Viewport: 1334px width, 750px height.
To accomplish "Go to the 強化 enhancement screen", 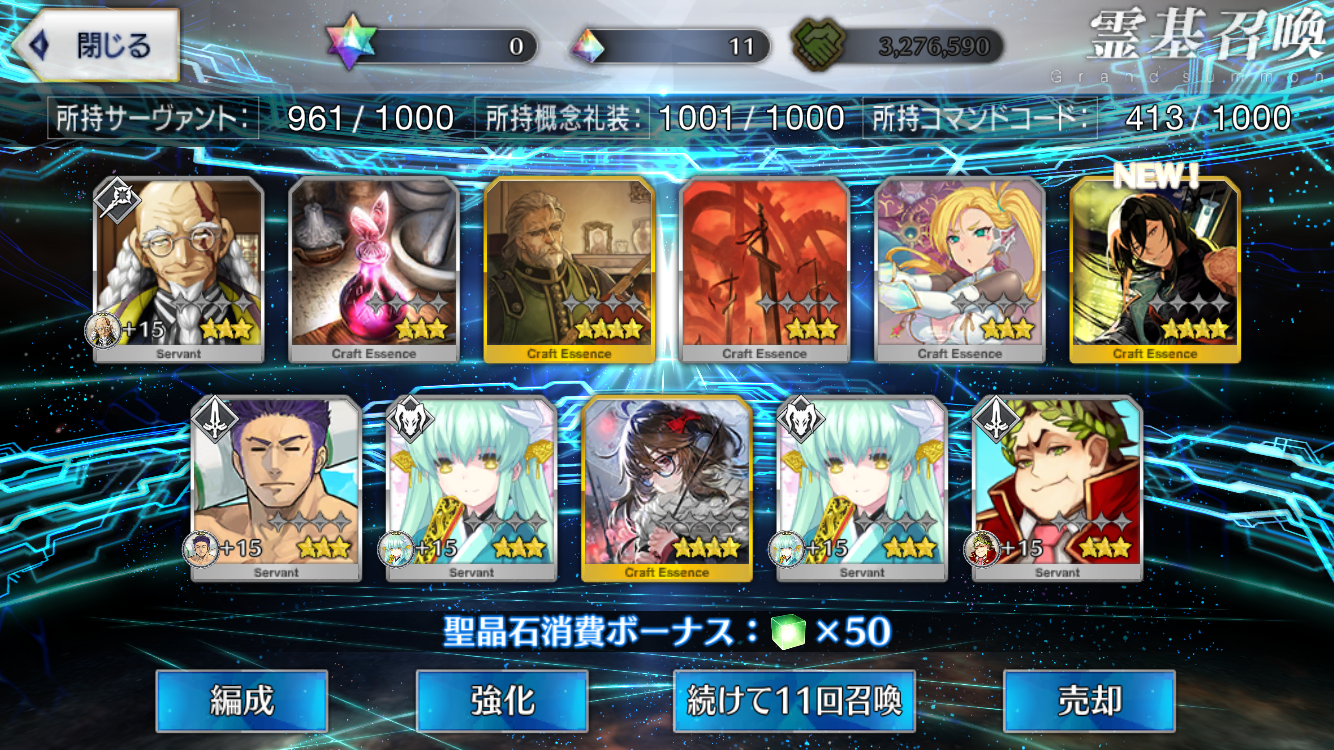I will [x=501, y=701].
